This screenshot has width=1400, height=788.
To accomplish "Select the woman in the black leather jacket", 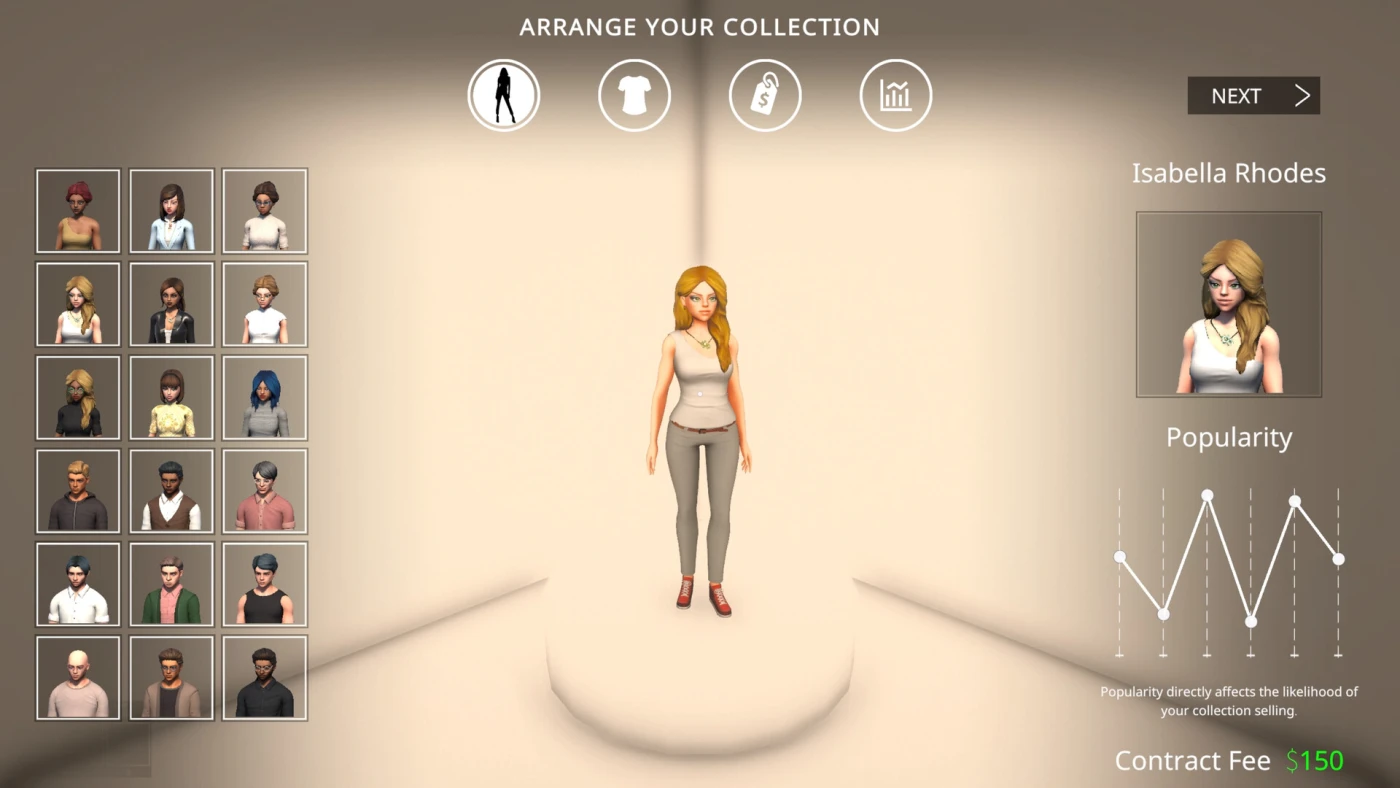I will point(171,304).
